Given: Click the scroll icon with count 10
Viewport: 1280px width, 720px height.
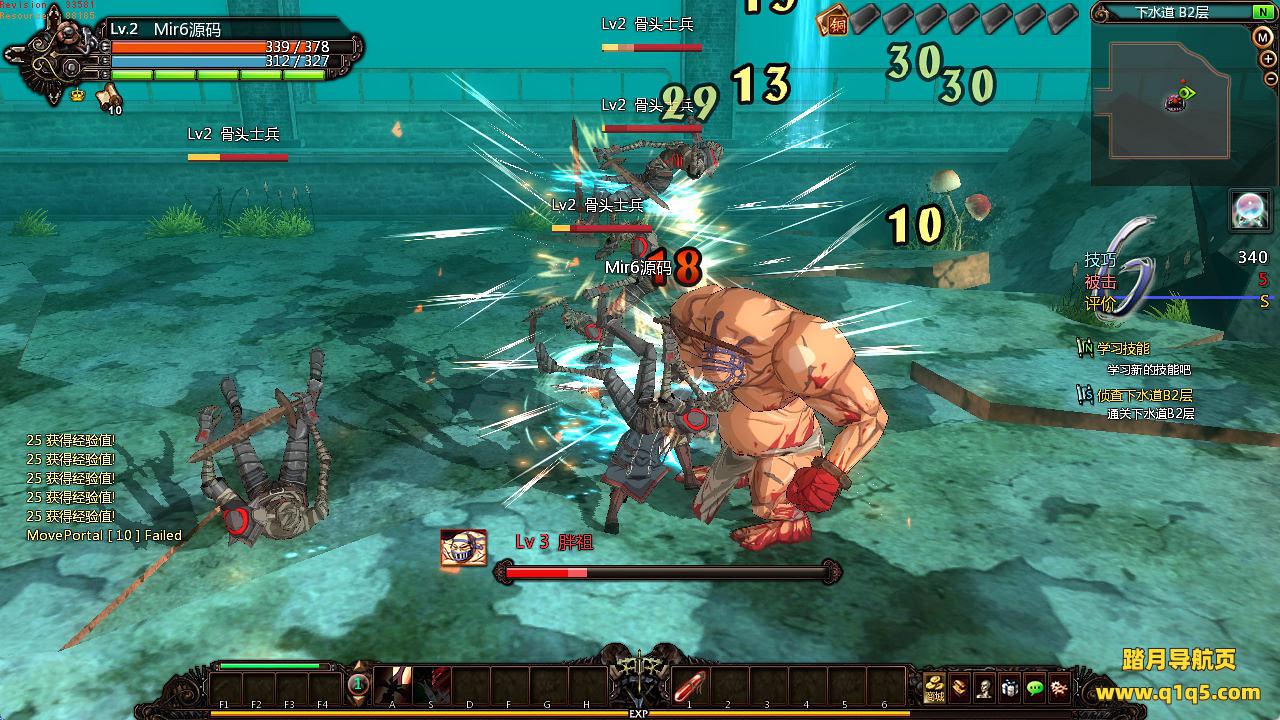Looking at the screenshot, I should [x=109, y=97].
